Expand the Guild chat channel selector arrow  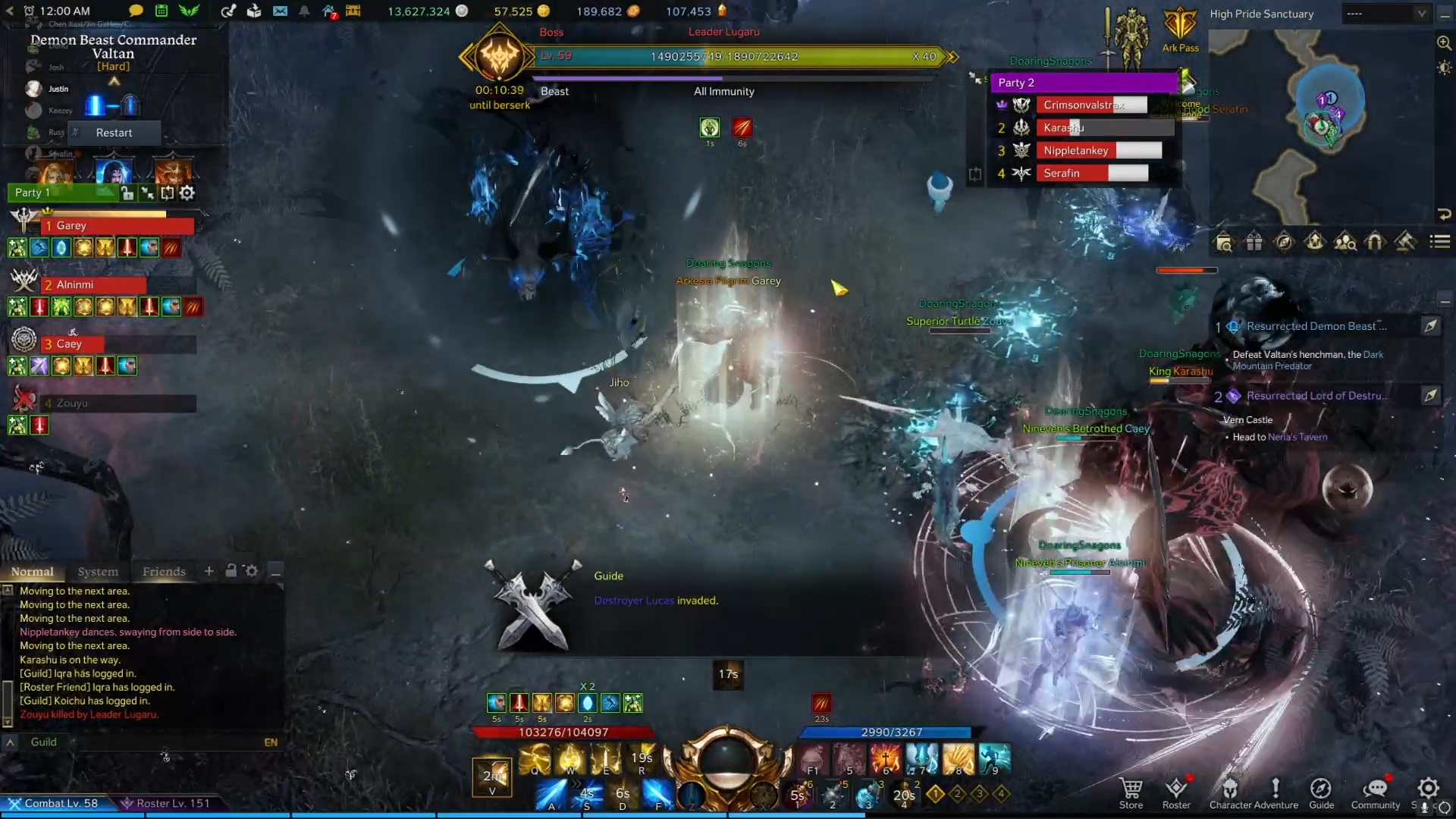pos(11,742)
